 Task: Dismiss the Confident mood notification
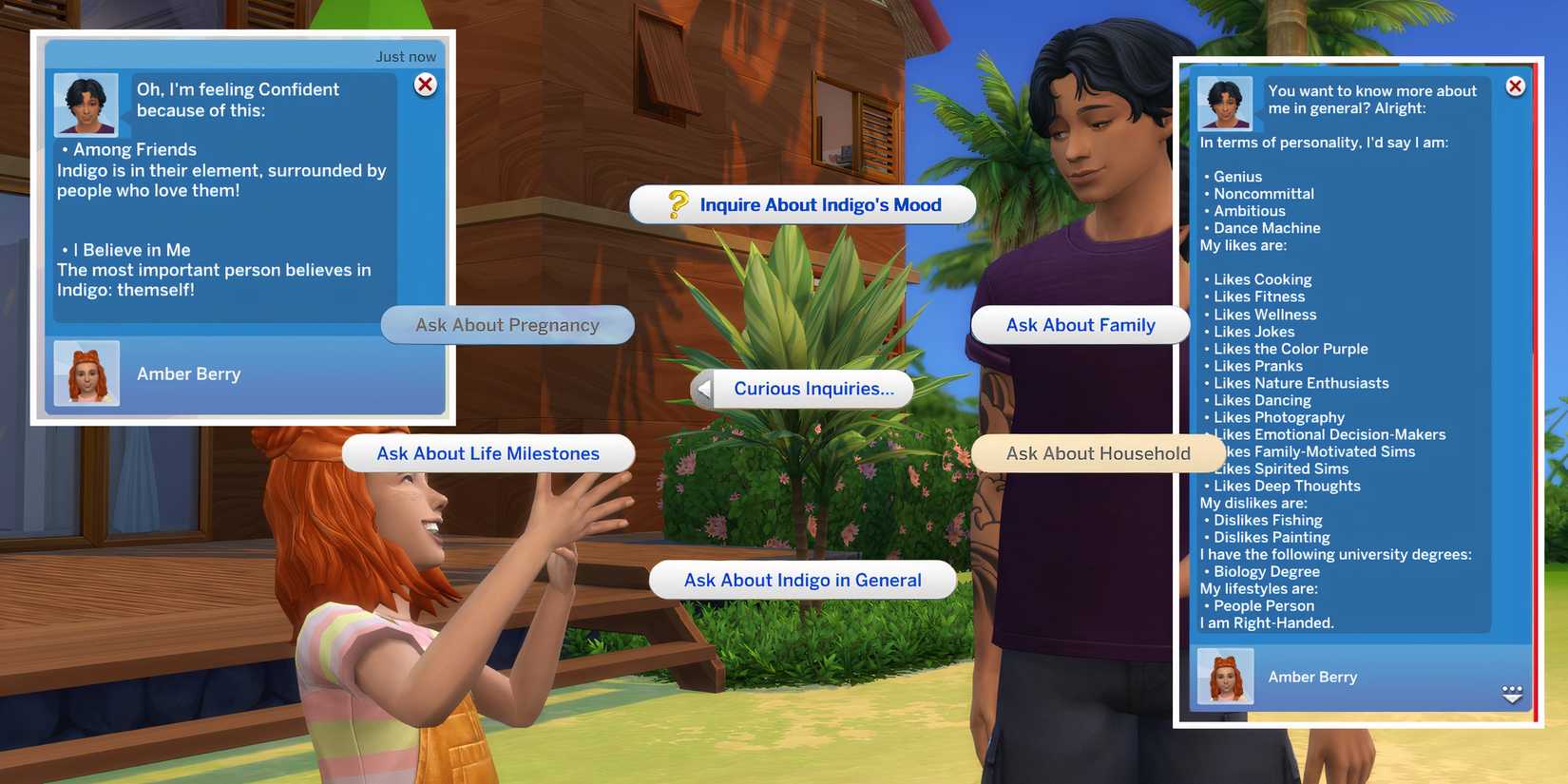[425, 85]
